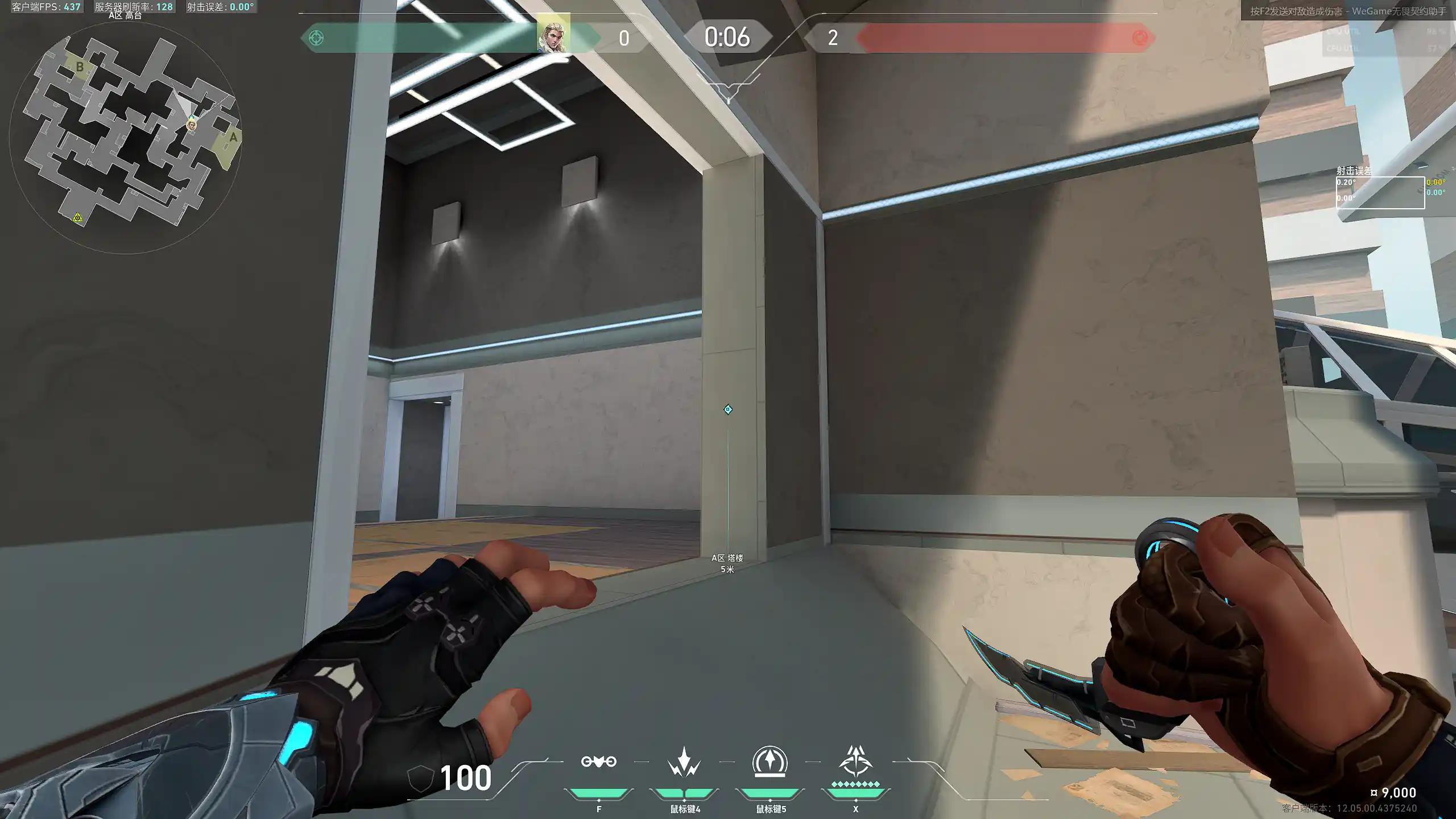Click the B site label on minimap
This screenshot has width=1456, height=819.
tap(80, 67)
